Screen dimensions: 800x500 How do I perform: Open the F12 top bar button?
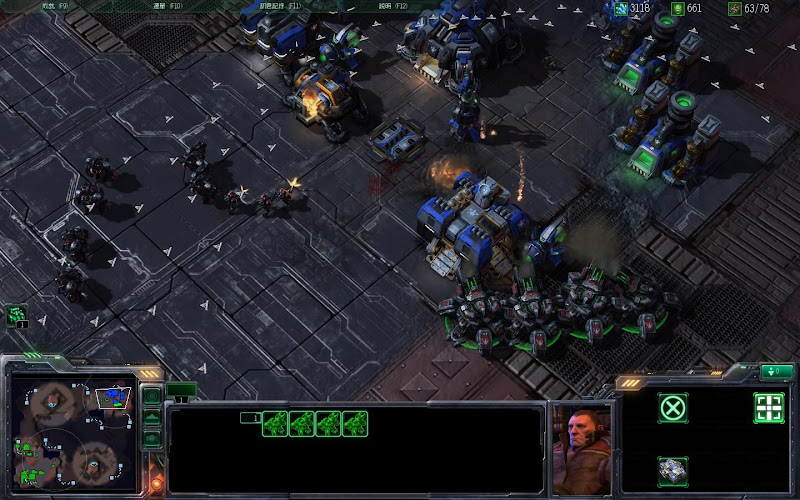tap(392, 6)
